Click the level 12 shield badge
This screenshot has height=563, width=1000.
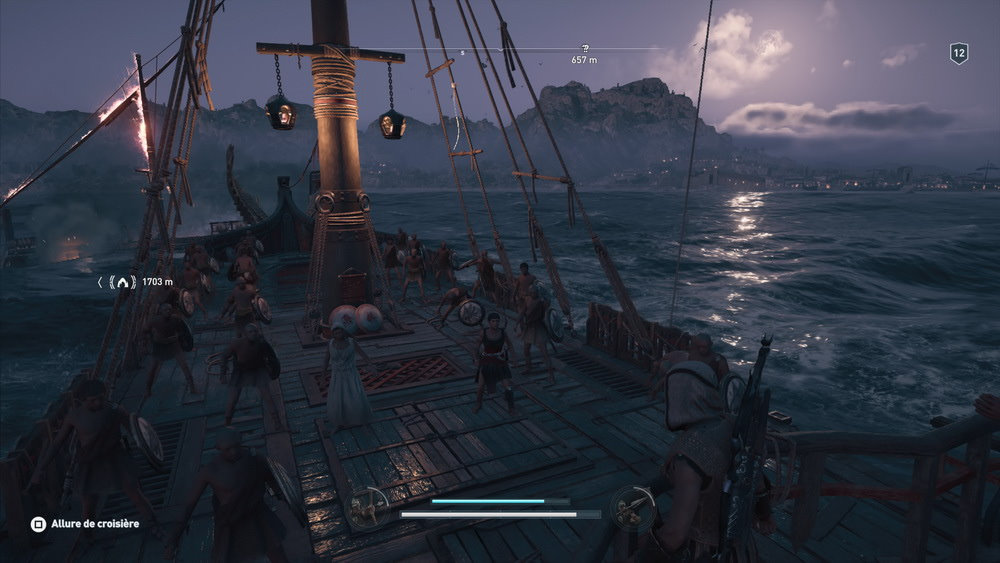[958, 55]
